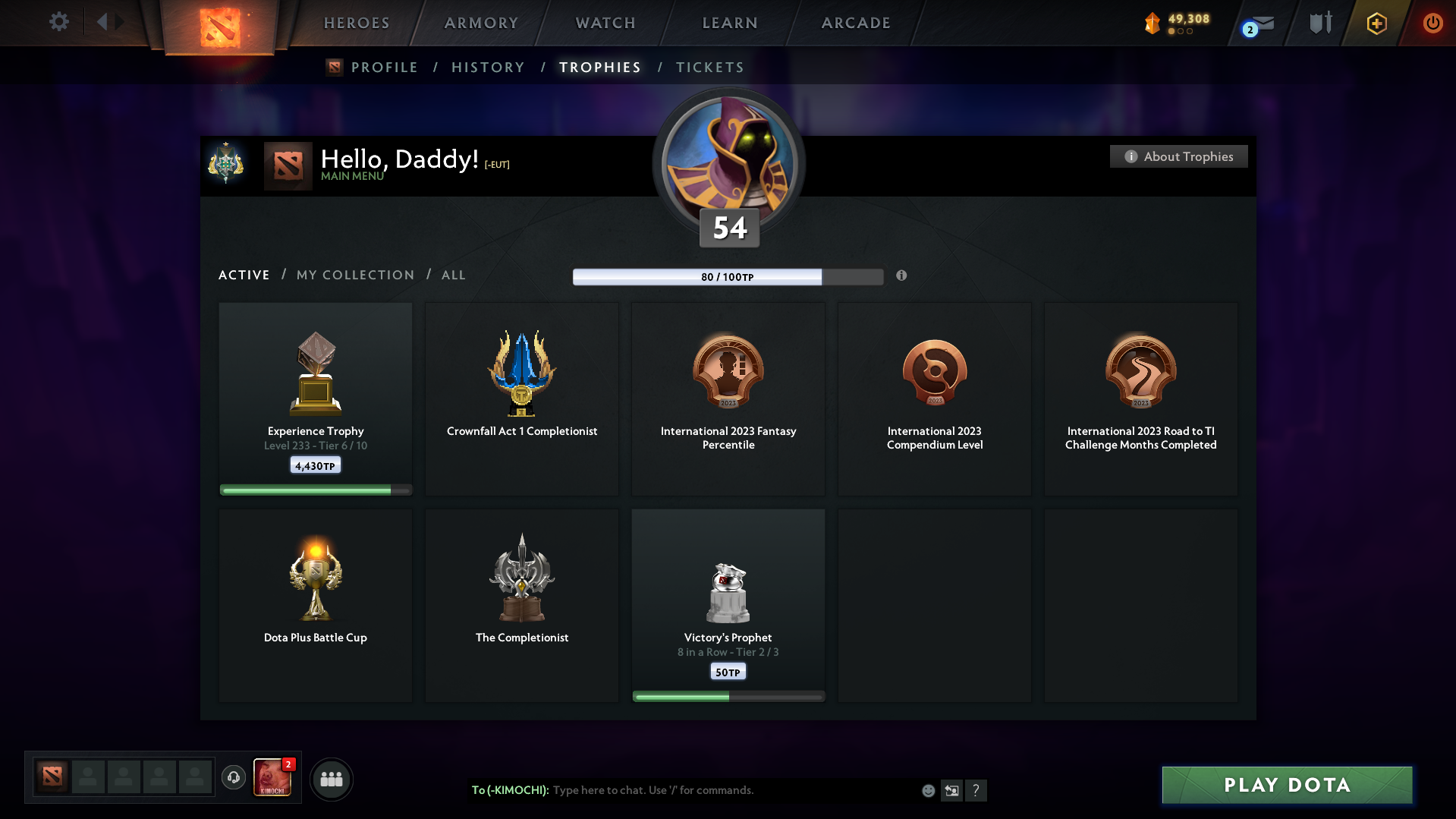Image resolution: width=1456 pixels, height=819 pixels.
Task: Switch to the MY COLLECTION trophy filter
Action: click(354, 275)
